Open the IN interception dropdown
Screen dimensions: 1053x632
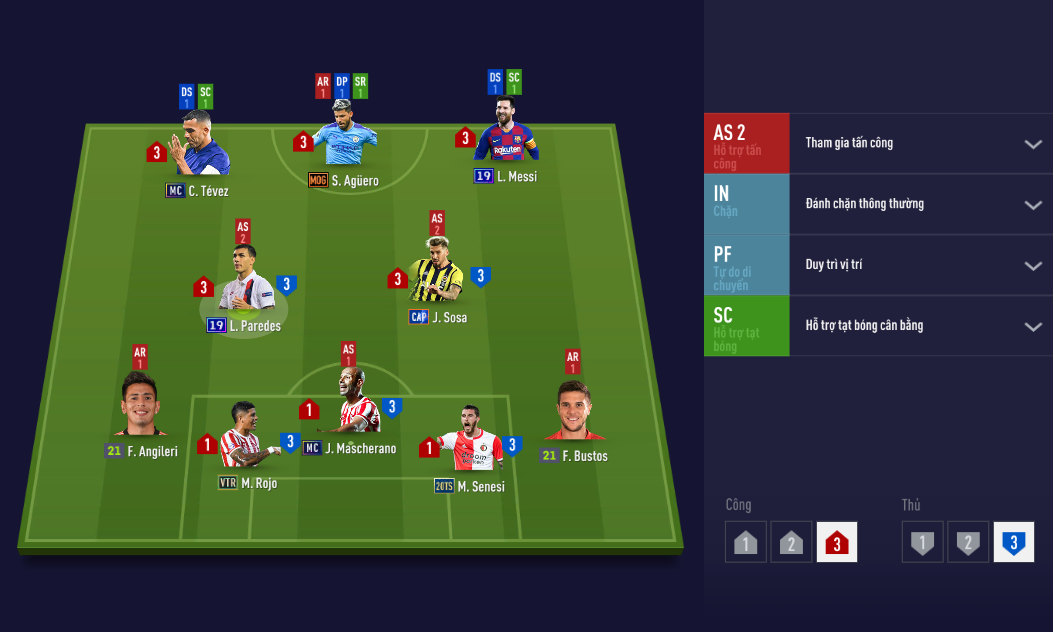pyautogui.click(x=1033, y=205)
